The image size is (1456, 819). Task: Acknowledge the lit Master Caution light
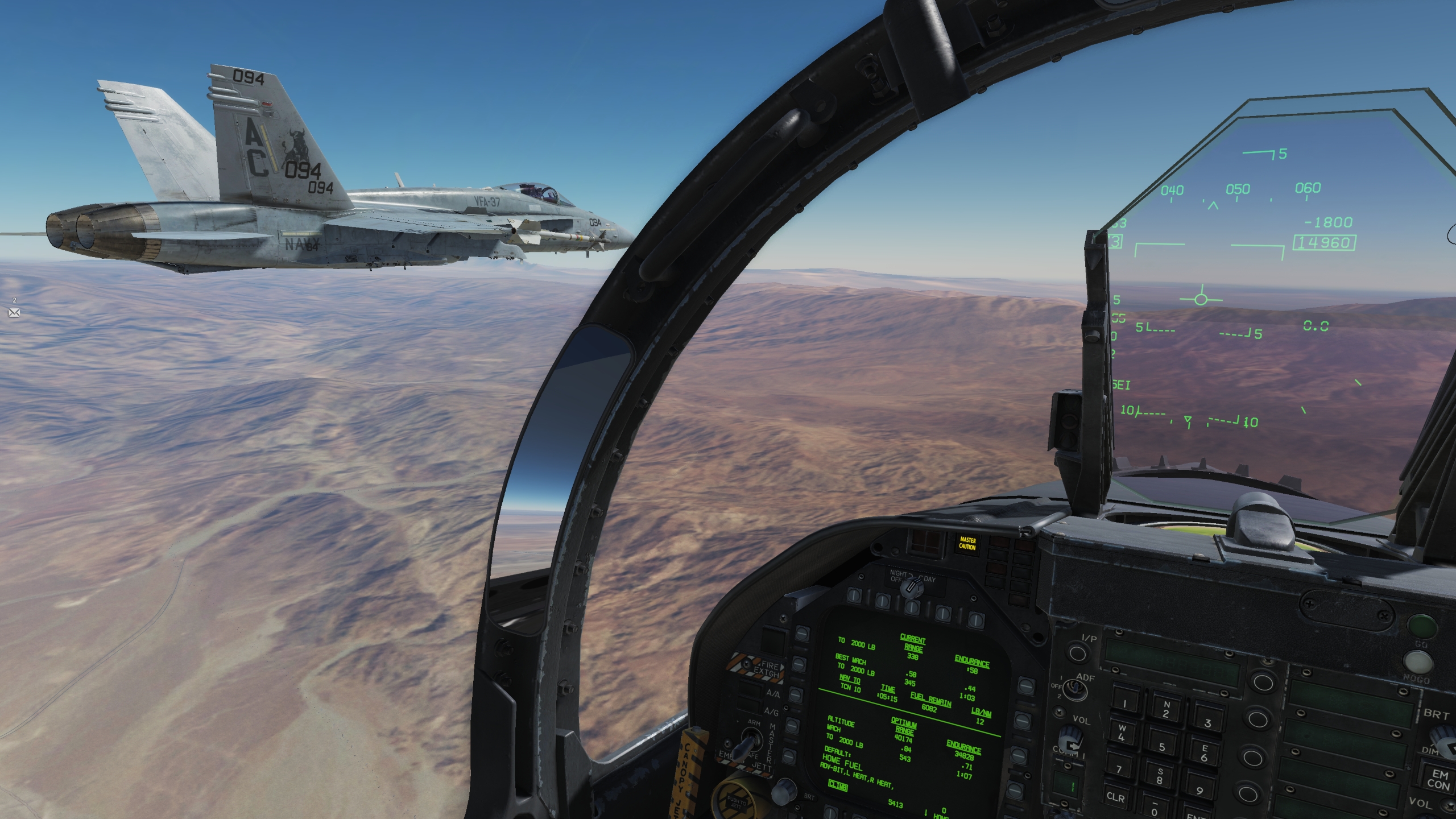967,543
